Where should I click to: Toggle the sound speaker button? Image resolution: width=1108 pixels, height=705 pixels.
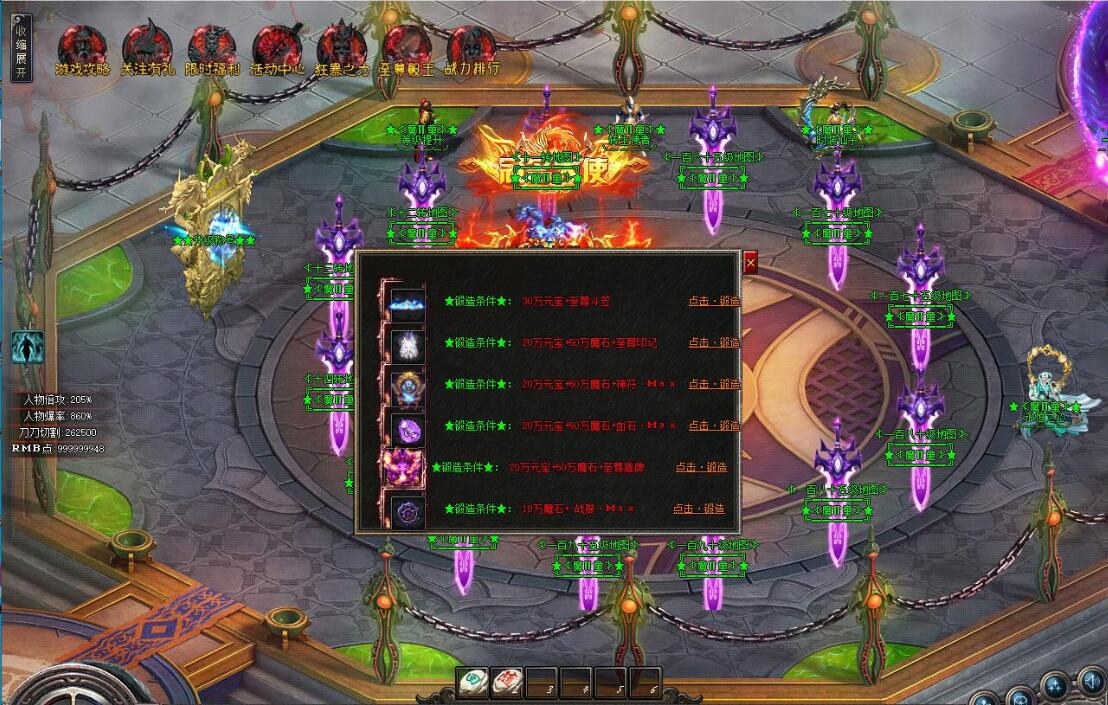point(1091,685)
